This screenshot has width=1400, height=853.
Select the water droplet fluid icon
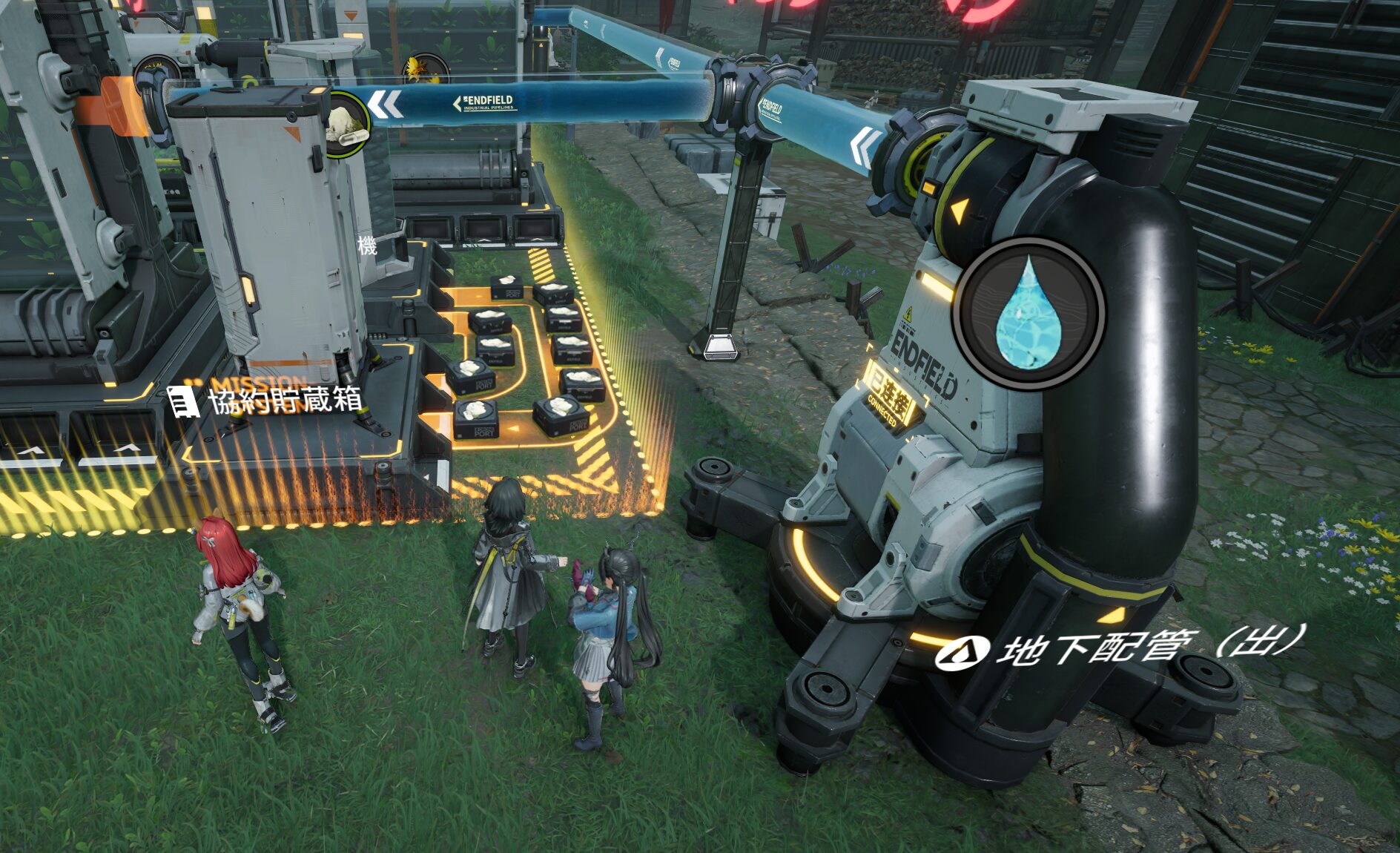coord(1028,312)
